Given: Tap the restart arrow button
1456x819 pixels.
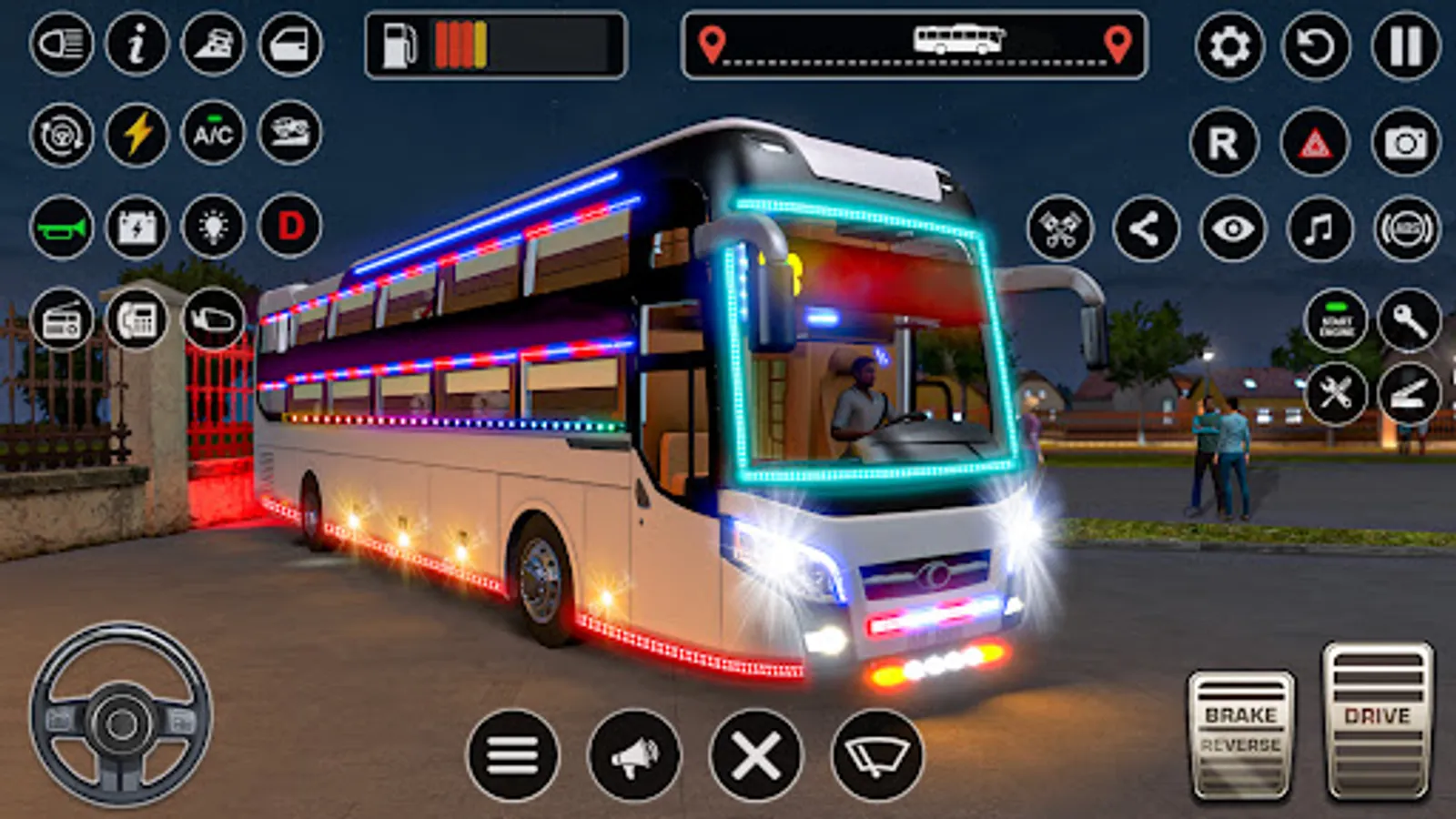Looking at the screenshot, I should (1316, 45).
